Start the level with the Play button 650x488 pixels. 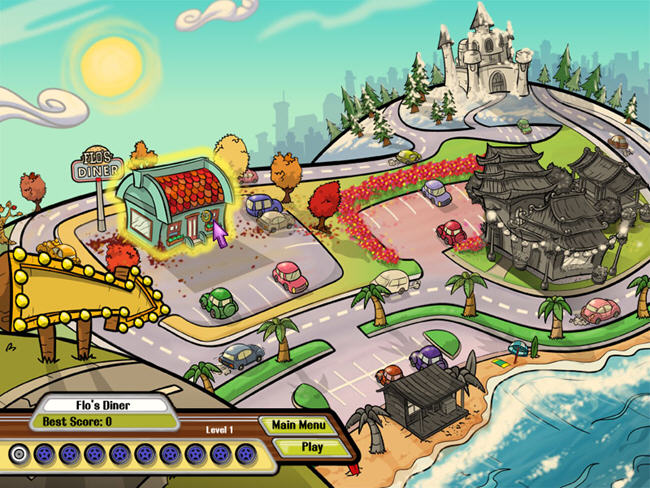(x=311, y=447)
